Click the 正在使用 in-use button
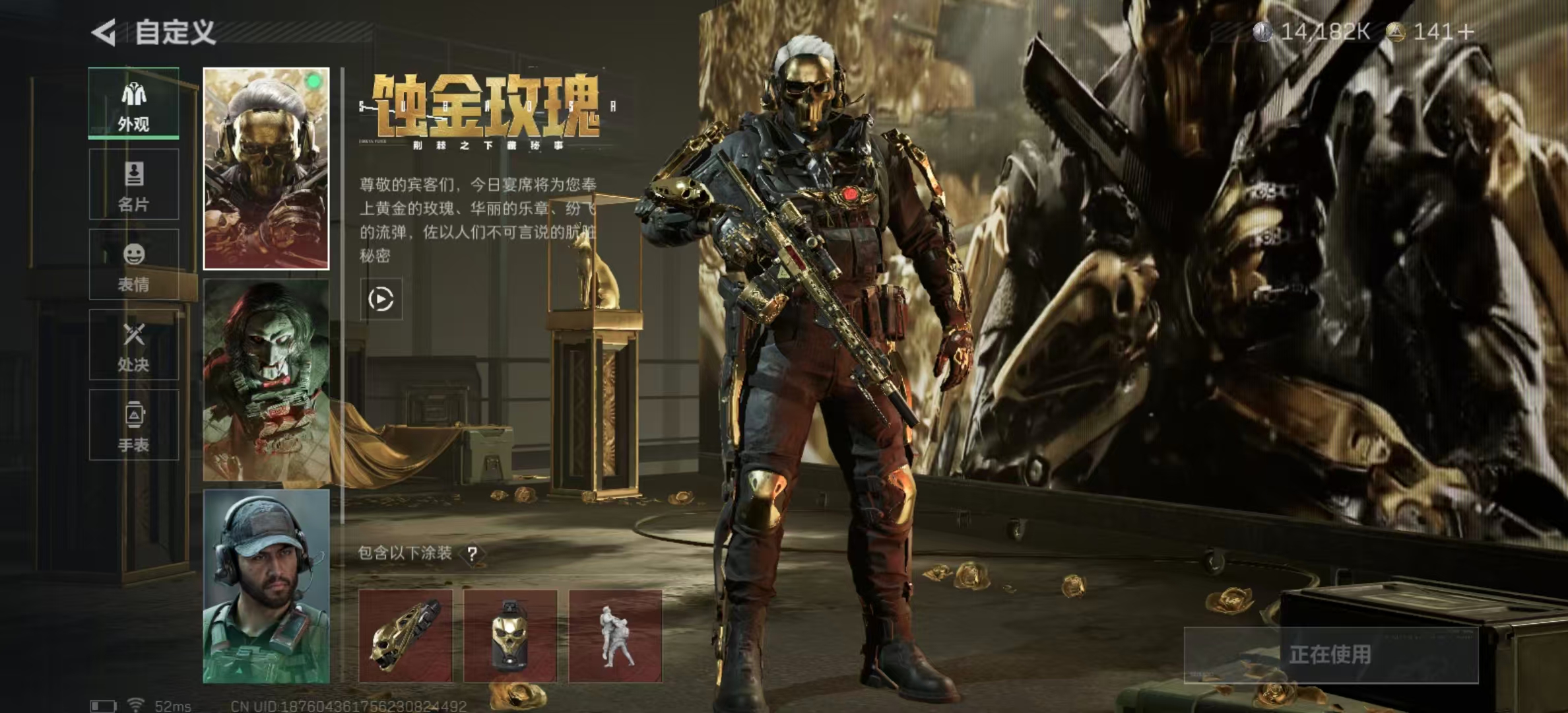The image size is (1568, 713). pos(1330,655)
